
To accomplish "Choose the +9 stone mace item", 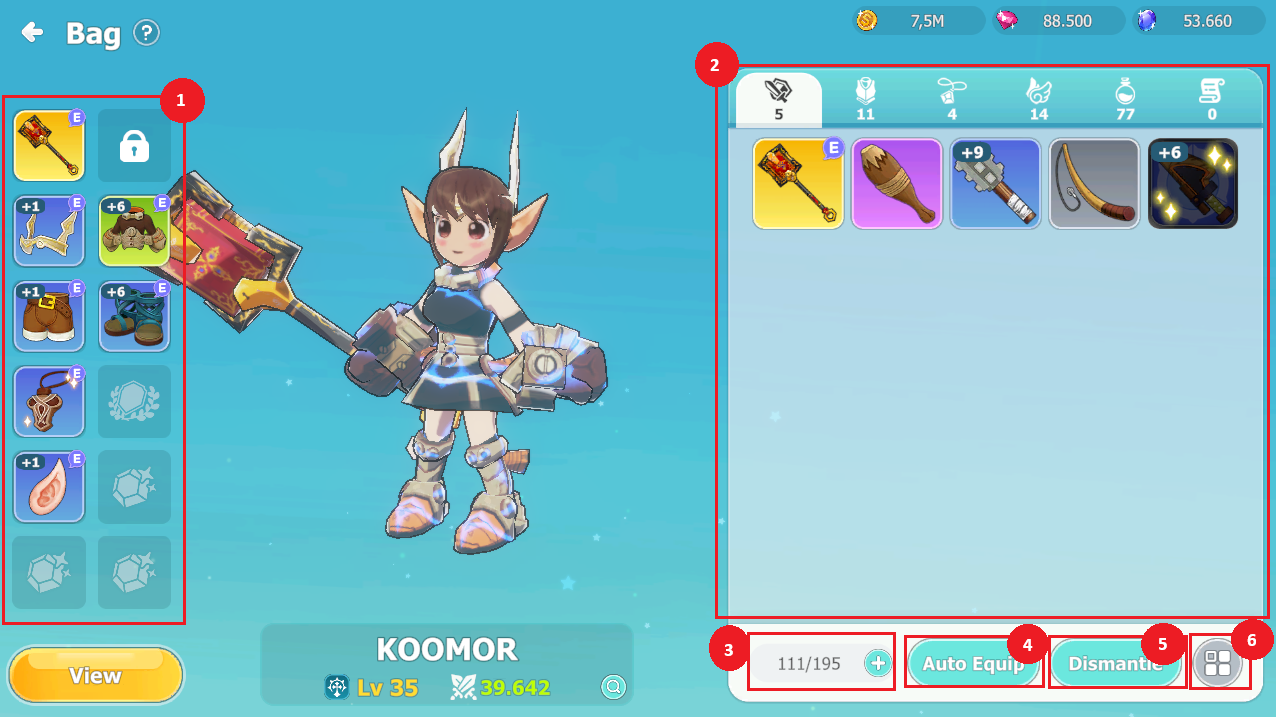I will click(x=995, y=184).
